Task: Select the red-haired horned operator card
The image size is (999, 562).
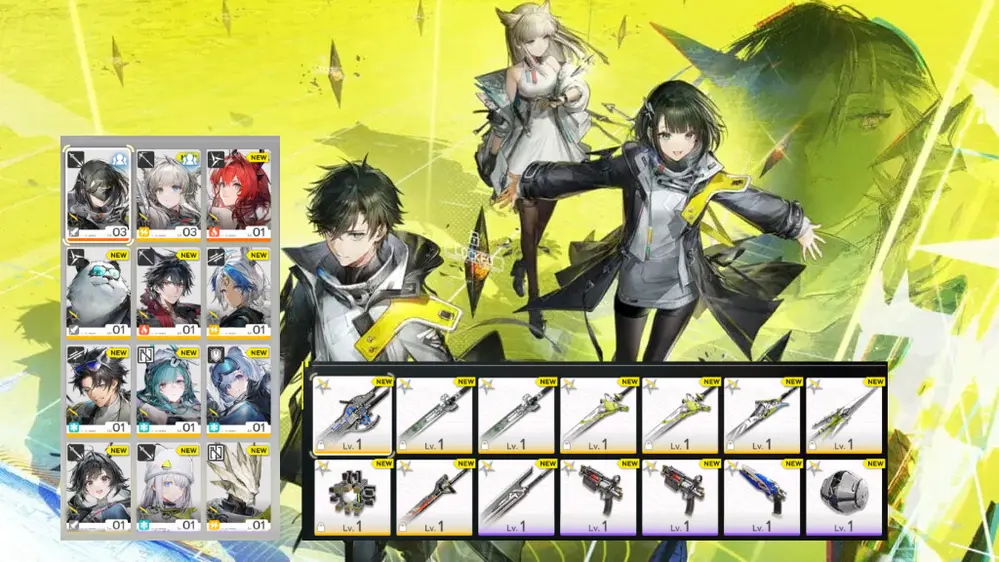Action: click(239, 195)
